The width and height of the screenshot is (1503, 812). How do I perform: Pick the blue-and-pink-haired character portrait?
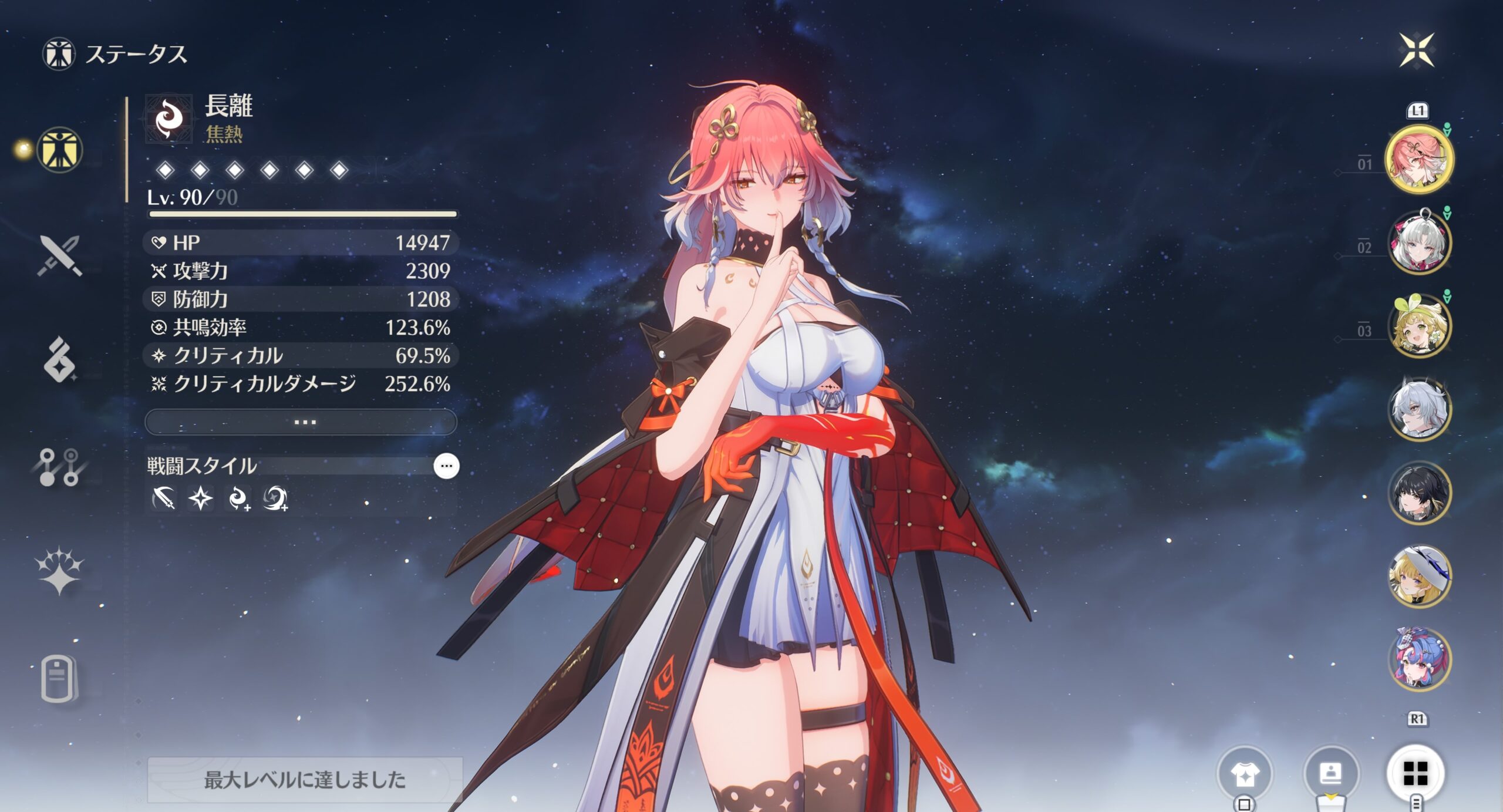click(x=1419, y=659)
